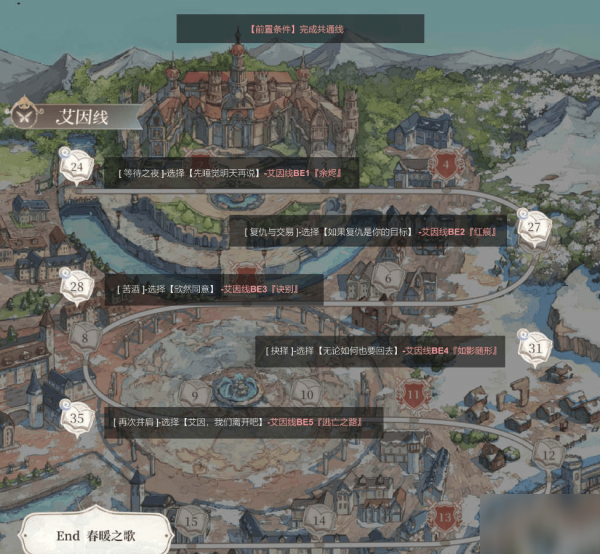Select hexagon node 9 by the fountain

click(195, 394)
